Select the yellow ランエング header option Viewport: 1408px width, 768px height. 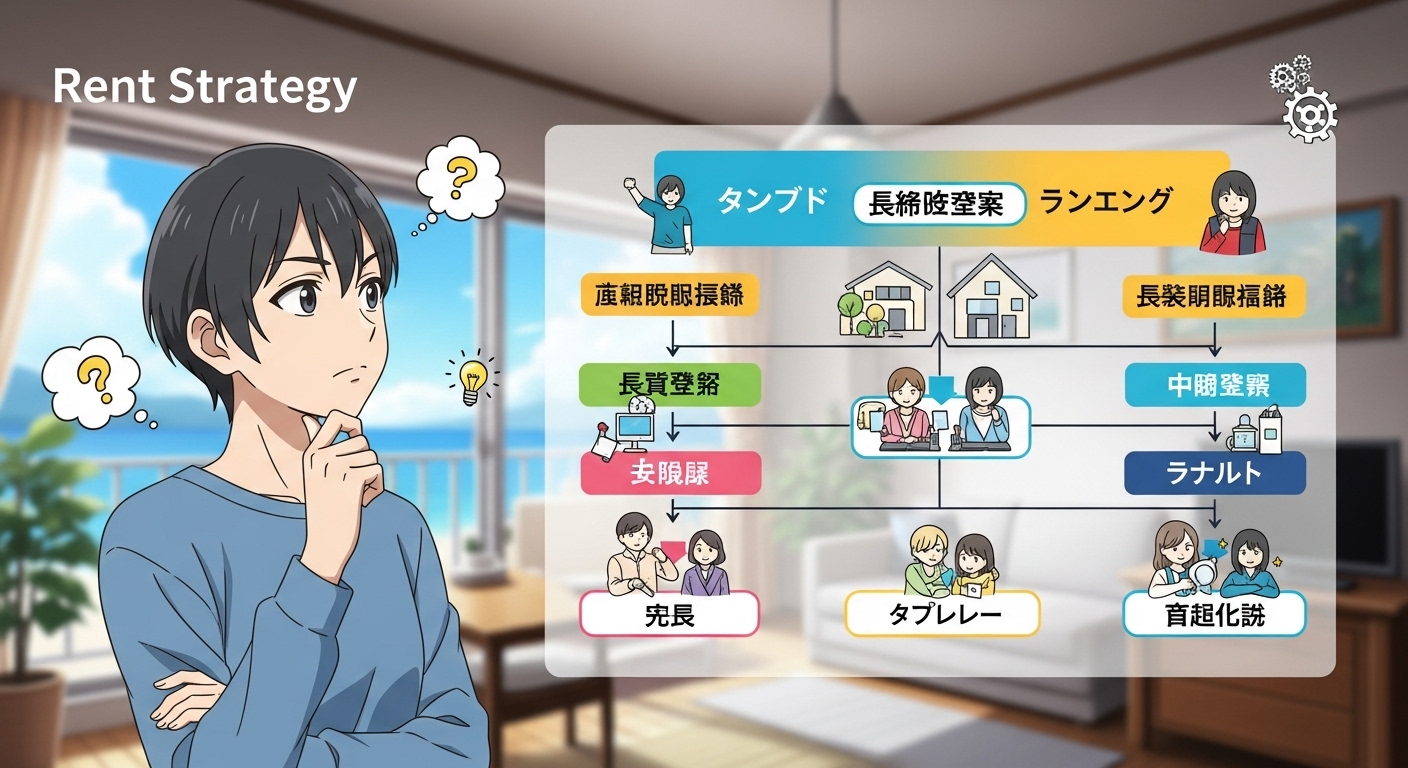click(1105, 202)
